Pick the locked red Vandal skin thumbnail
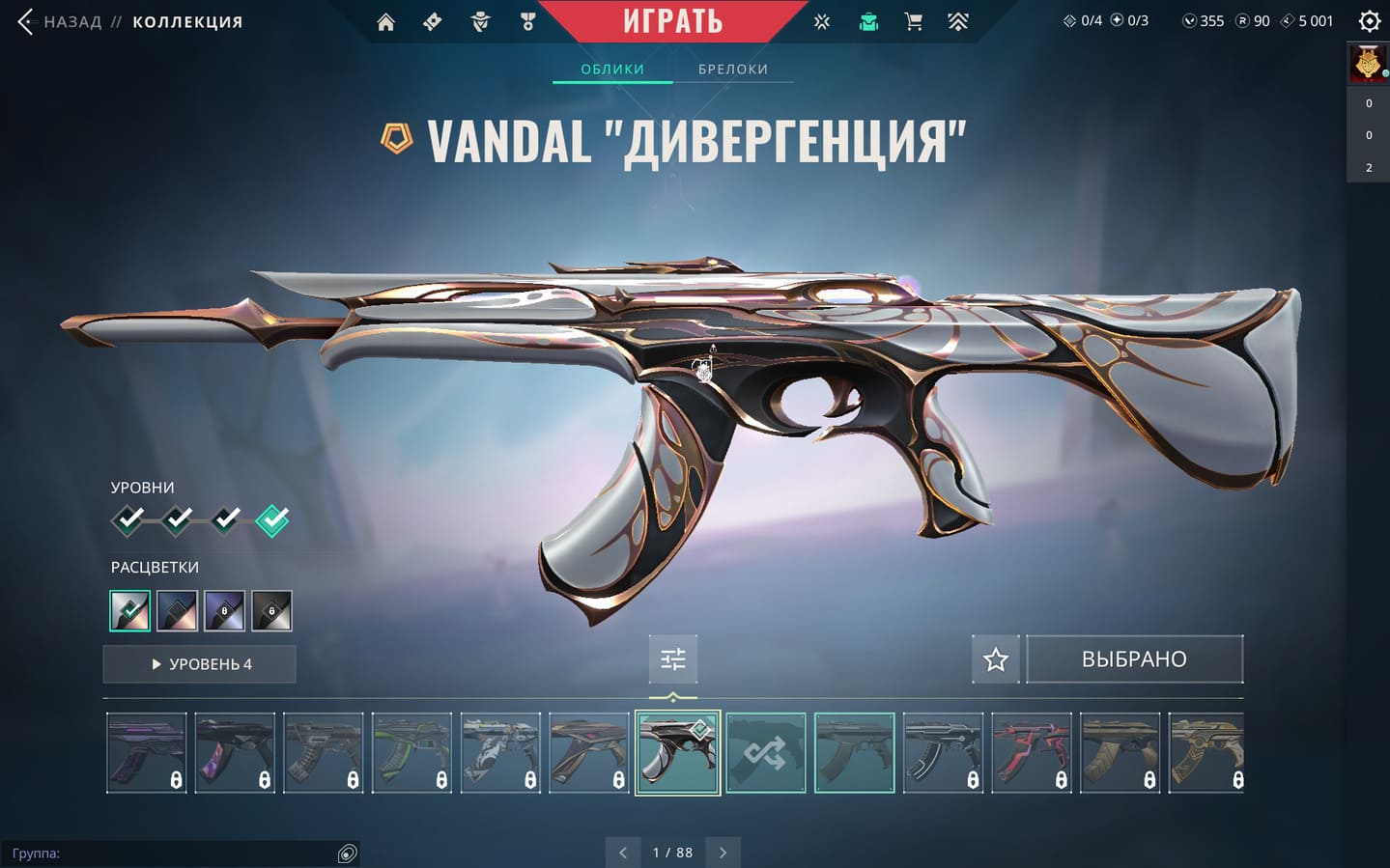The image size is (1390, 868). (x=1032, y=753)
